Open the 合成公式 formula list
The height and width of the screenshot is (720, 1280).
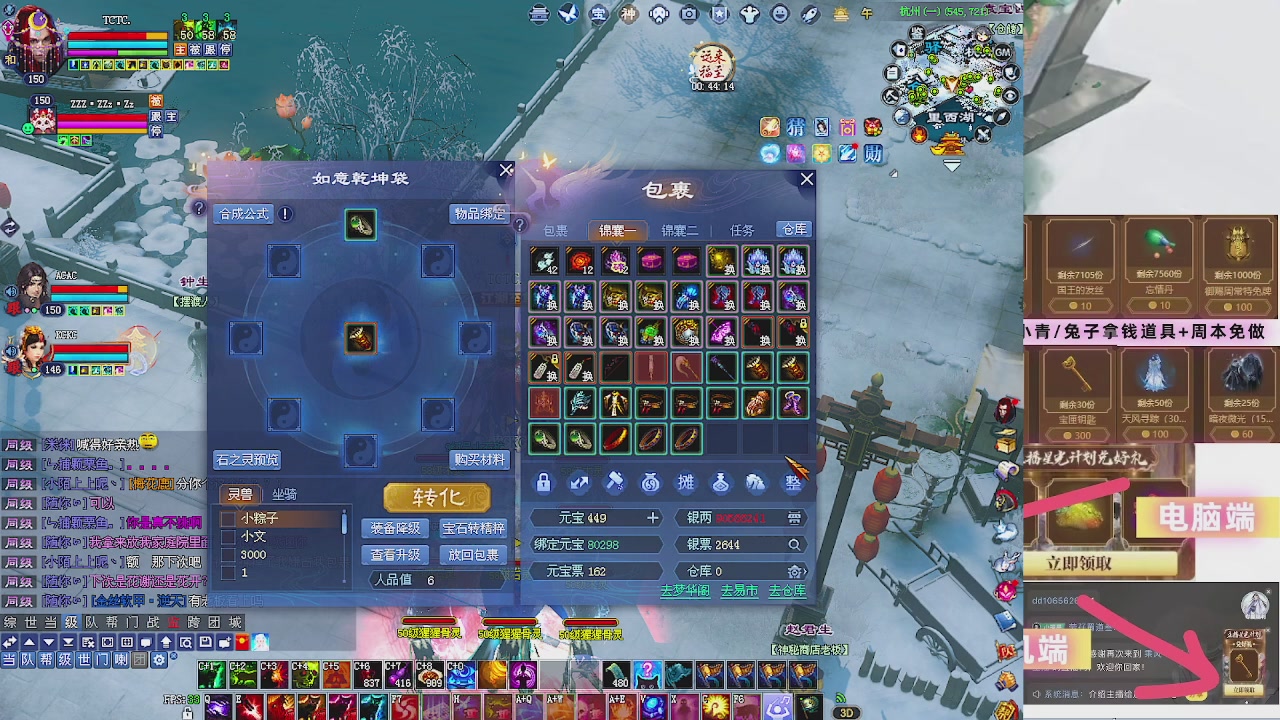pos(244,214)
